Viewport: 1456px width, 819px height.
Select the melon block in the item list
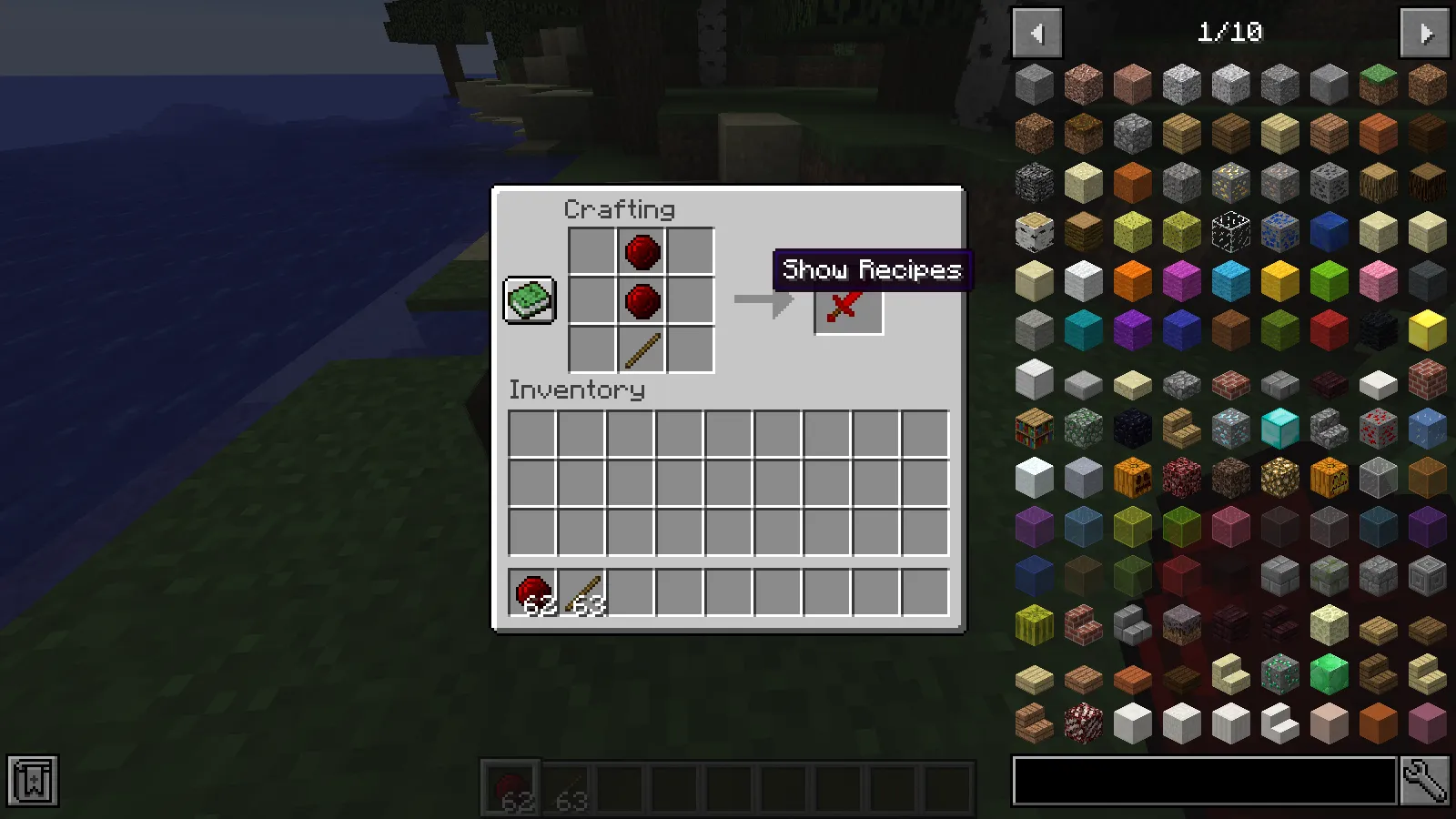(x=1035, y=625)
